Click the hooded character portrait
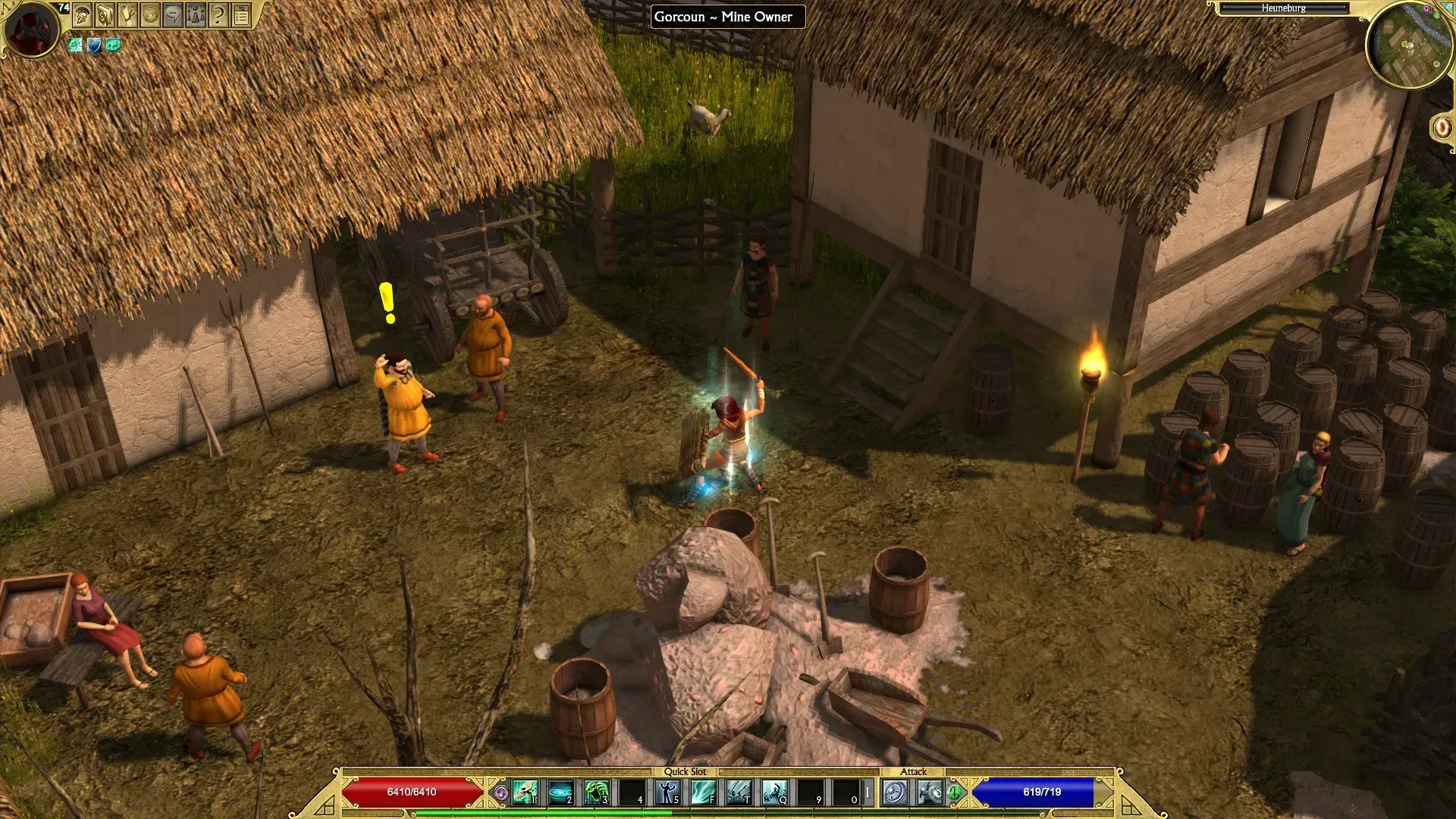This screenshot has width=1456, height=819. point(32,29)
